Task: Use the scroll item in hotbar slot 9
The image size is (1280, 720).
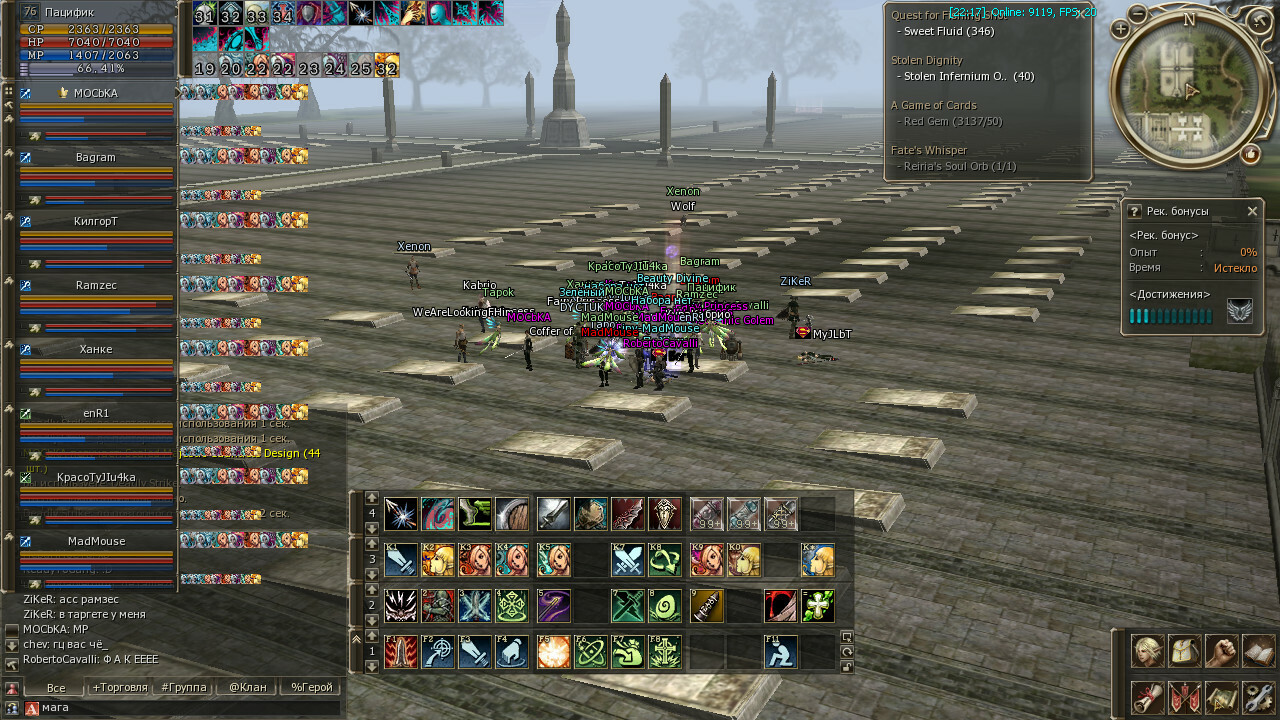Action: pos(705,606)
